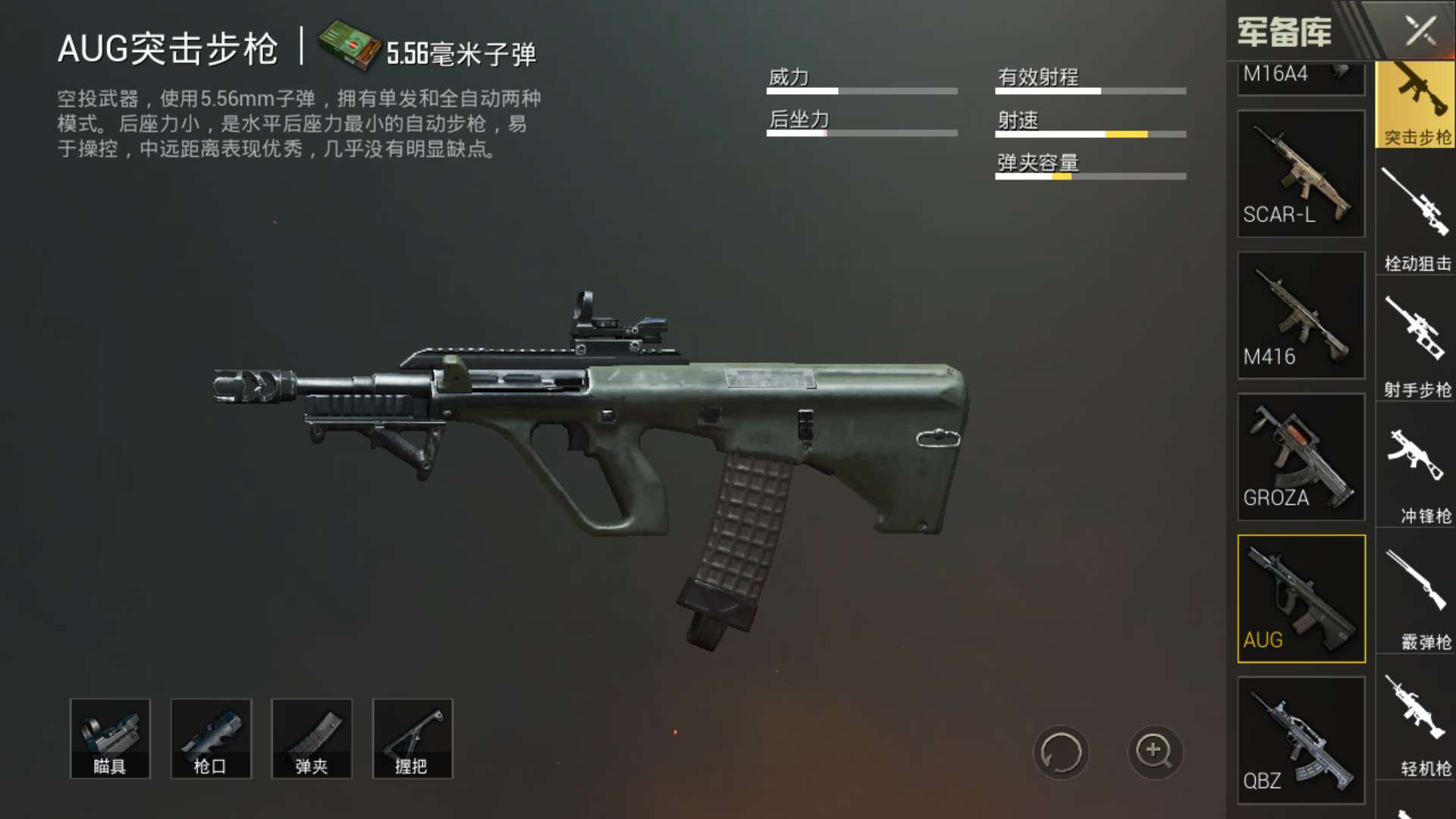Select the M16A4 weapon tile
The image size is (1456, 819).
[1301, 77]
